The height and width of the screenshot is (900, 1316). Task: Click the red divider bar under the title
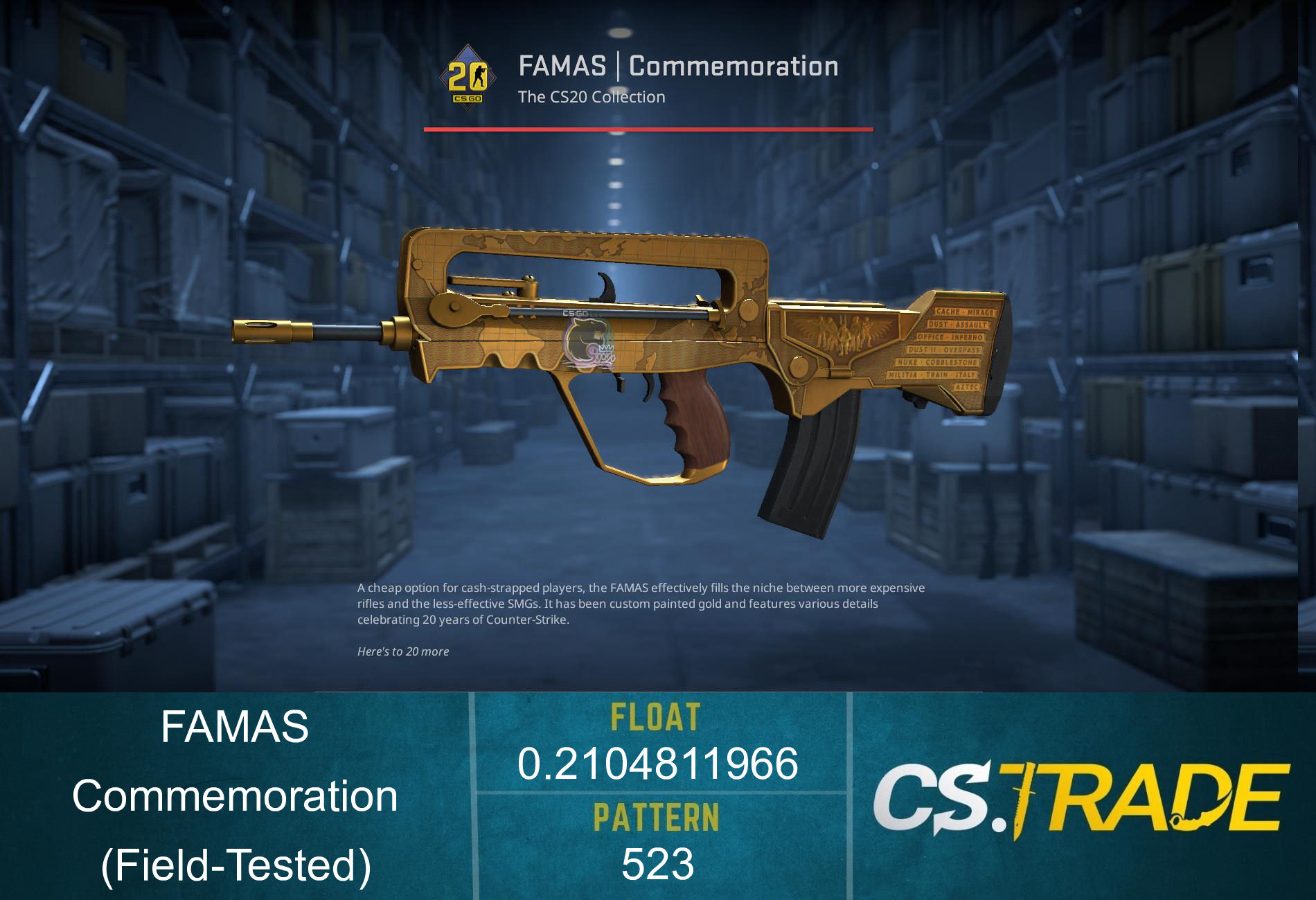pos(648,129)
